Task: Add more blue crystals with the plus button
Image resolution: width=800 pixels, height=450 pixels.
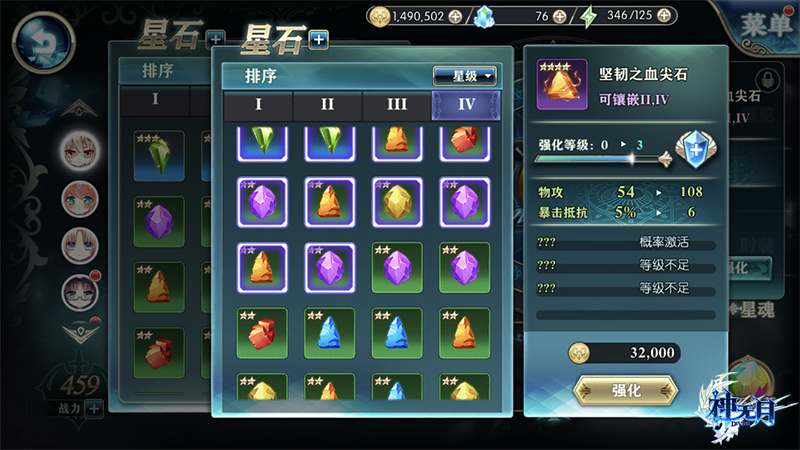Action: coord(559,16)
